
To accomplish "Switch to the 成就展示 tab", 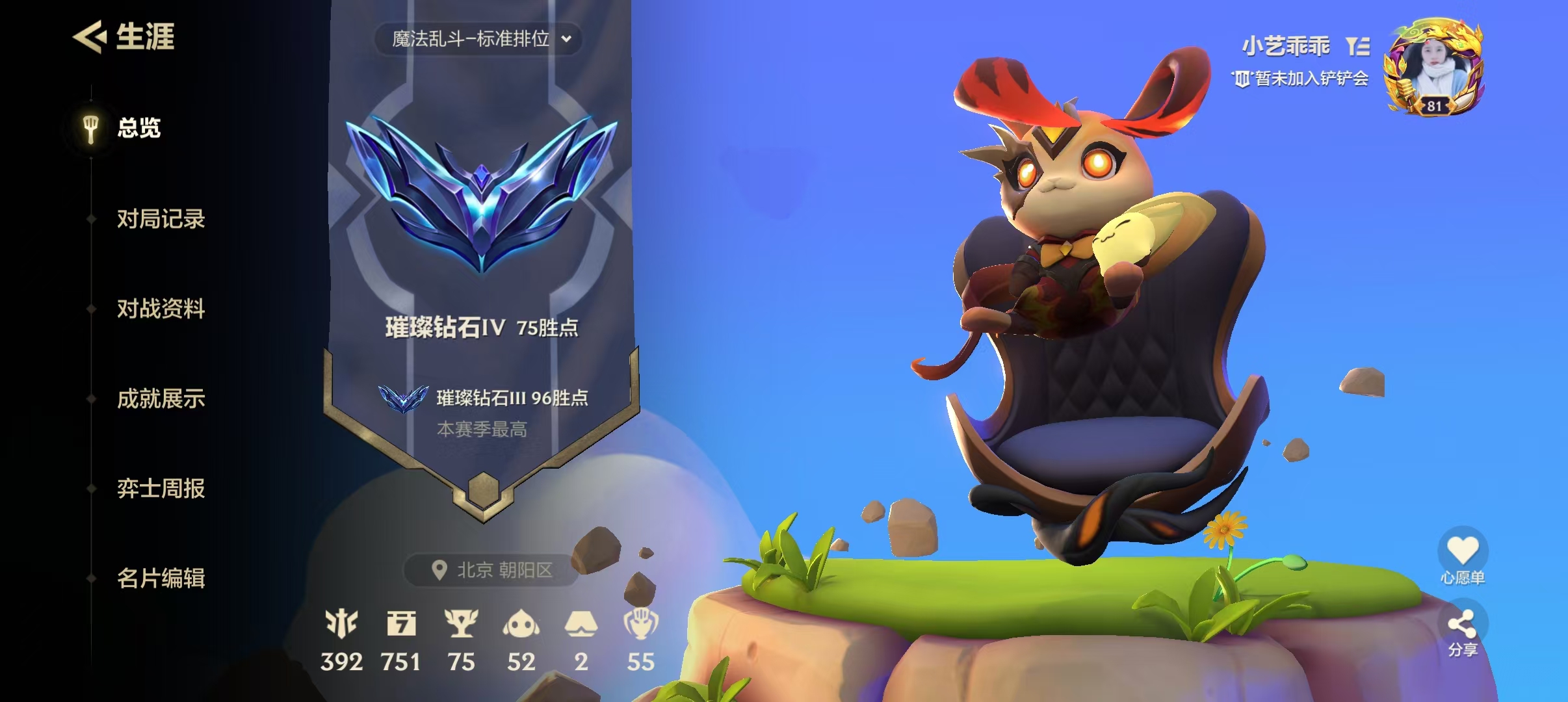I will 161,400.
